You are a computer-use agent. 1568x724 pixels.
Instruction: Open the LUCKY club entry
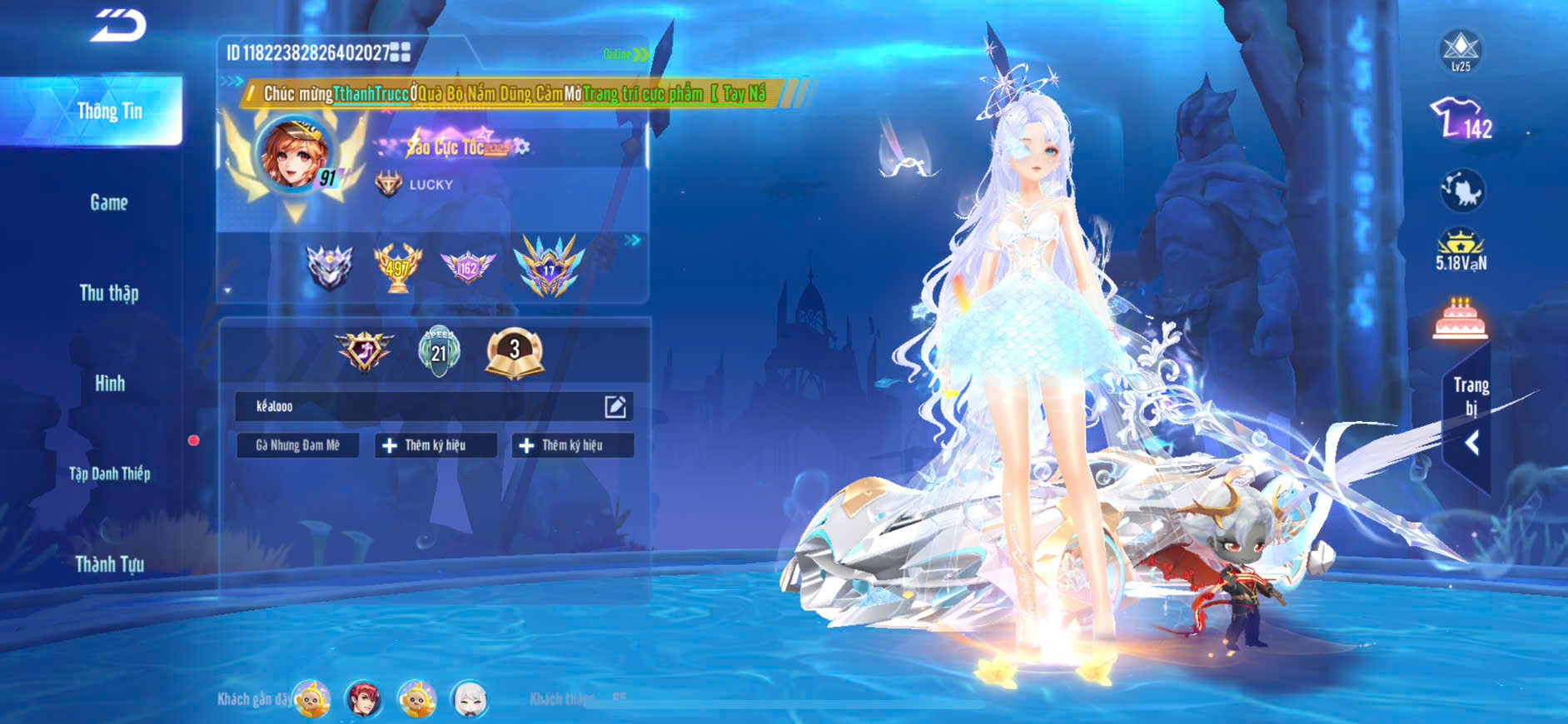point(431,184)
